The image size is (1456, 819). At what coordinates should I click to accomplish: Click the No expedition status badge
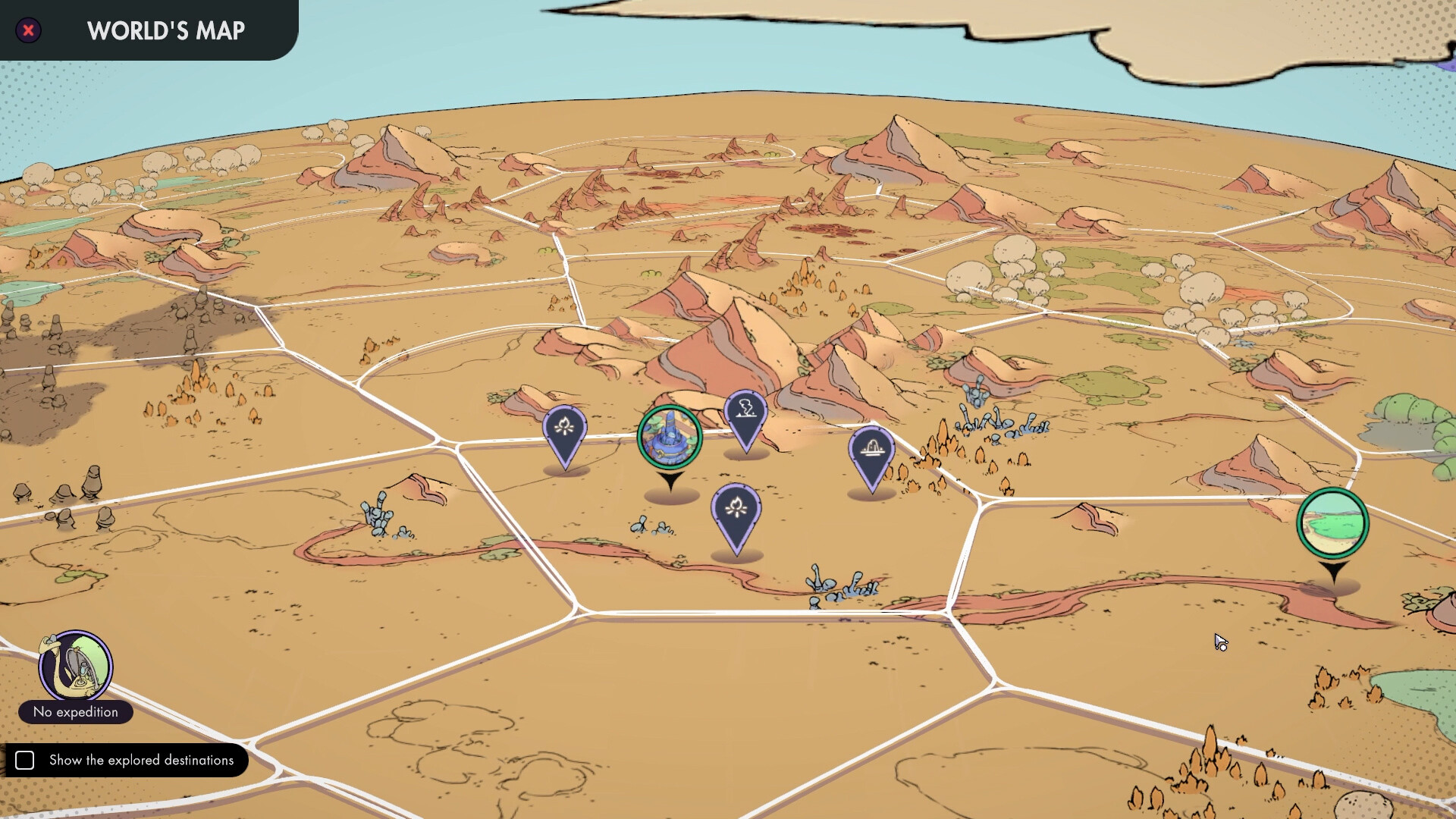pos(75,712)
